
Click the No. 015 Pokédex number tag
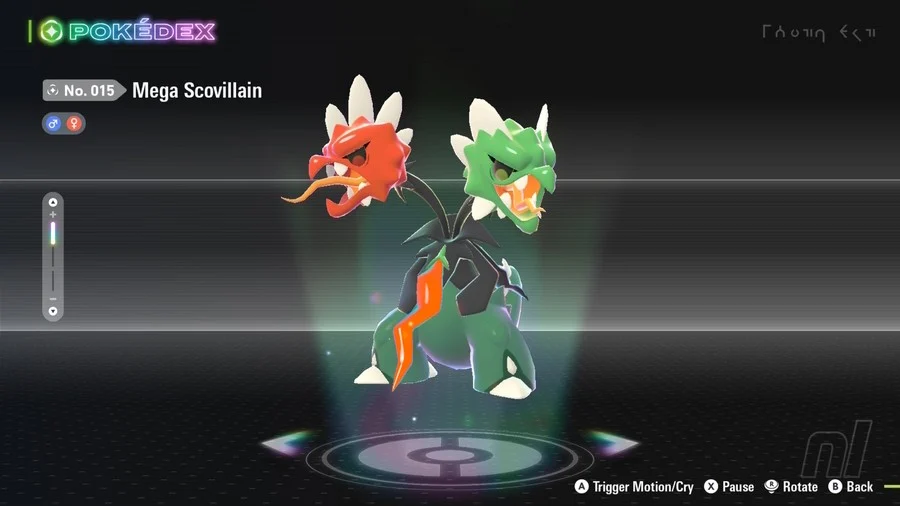(x=84, y=91)
